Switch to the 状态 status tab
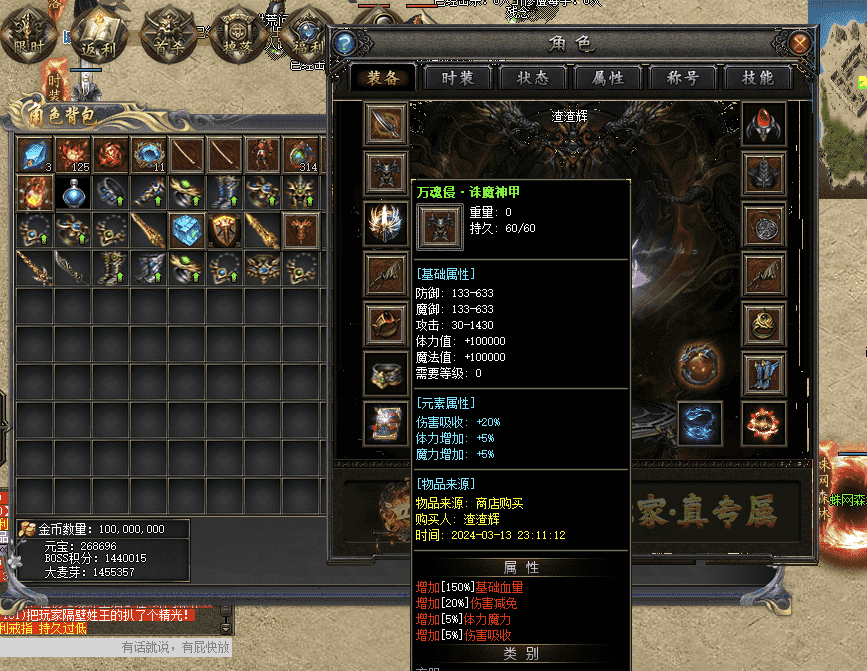This screenshot has height=671, width=867. 532,78
